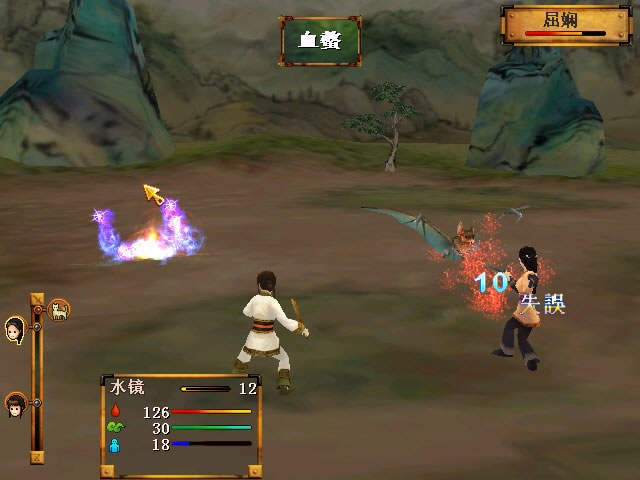
Task: Select the short-haired character portrait on turn bar
Action: (15, 404)
